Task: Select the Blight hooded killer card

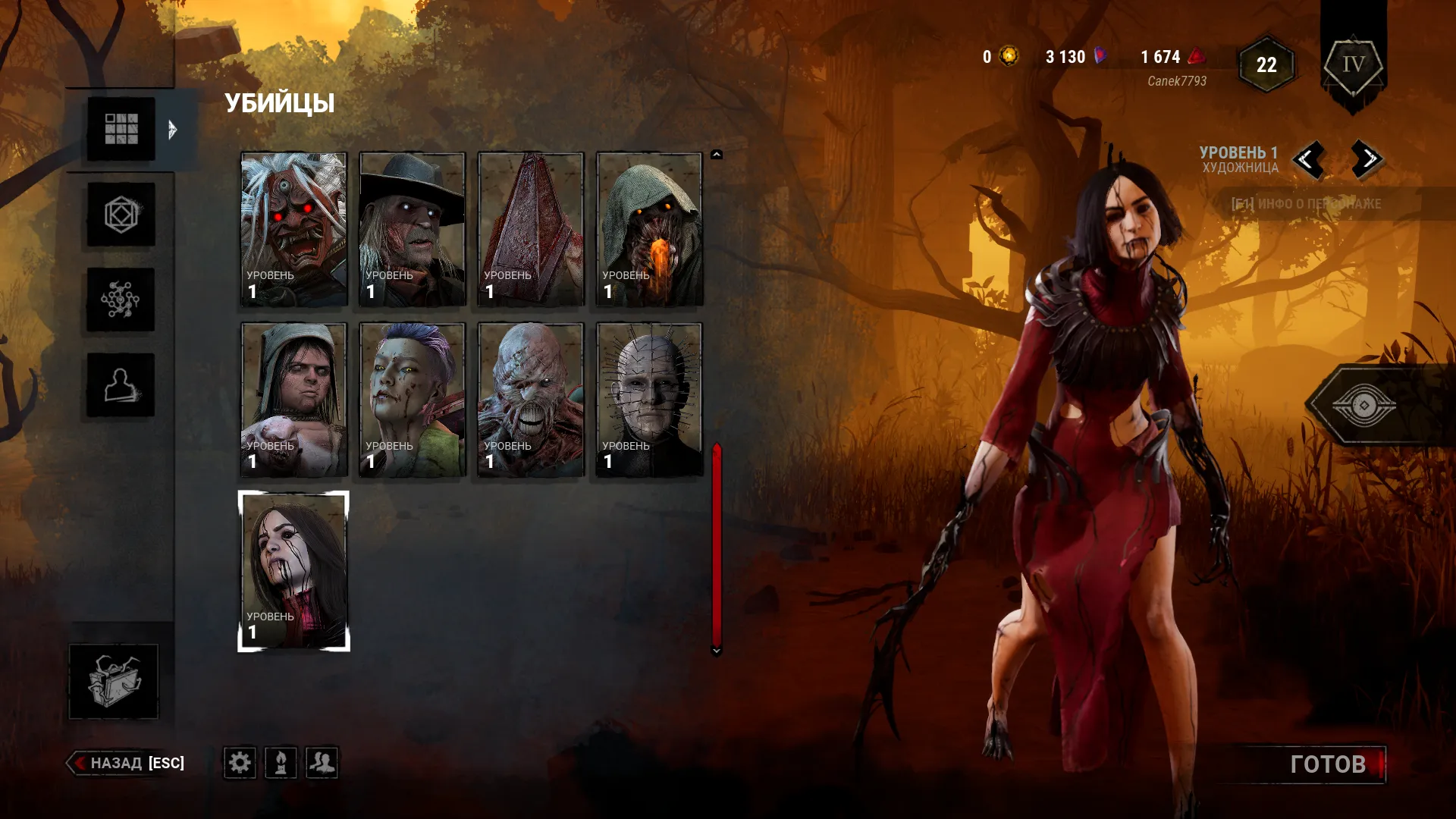Action: point(649,229)
